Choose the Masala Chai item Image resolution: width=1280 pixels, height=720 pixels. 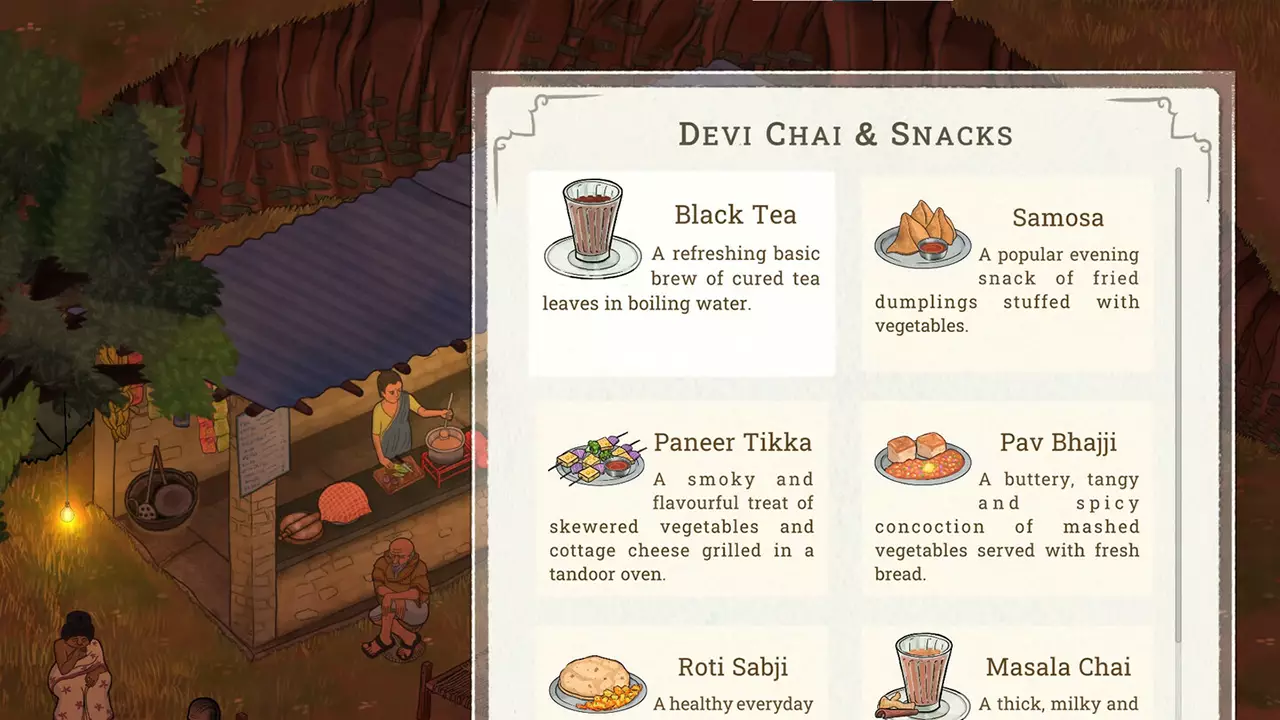point(1006,680)
